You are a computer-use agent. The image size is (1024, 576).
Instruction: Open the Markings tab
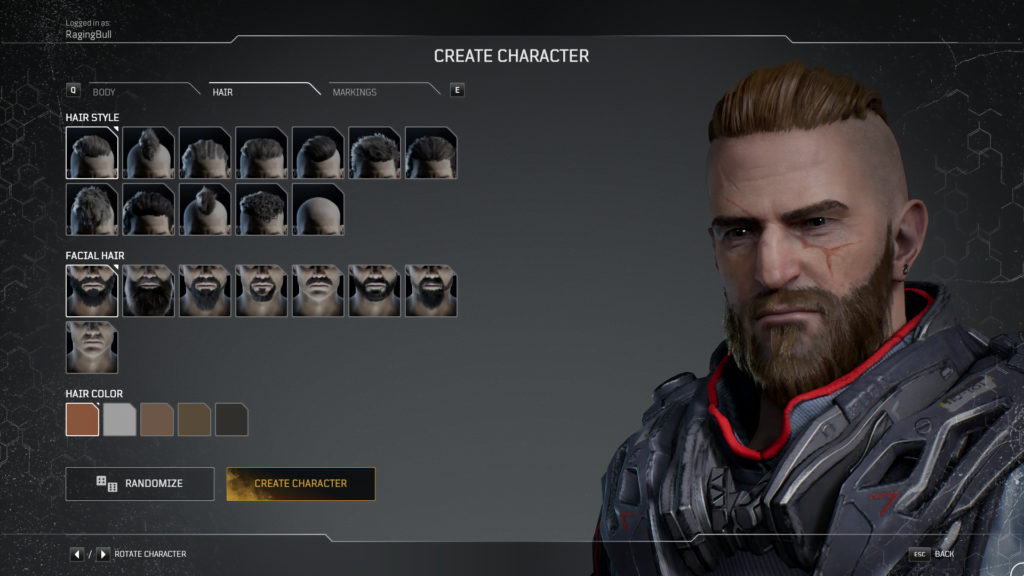click(355, 92)
